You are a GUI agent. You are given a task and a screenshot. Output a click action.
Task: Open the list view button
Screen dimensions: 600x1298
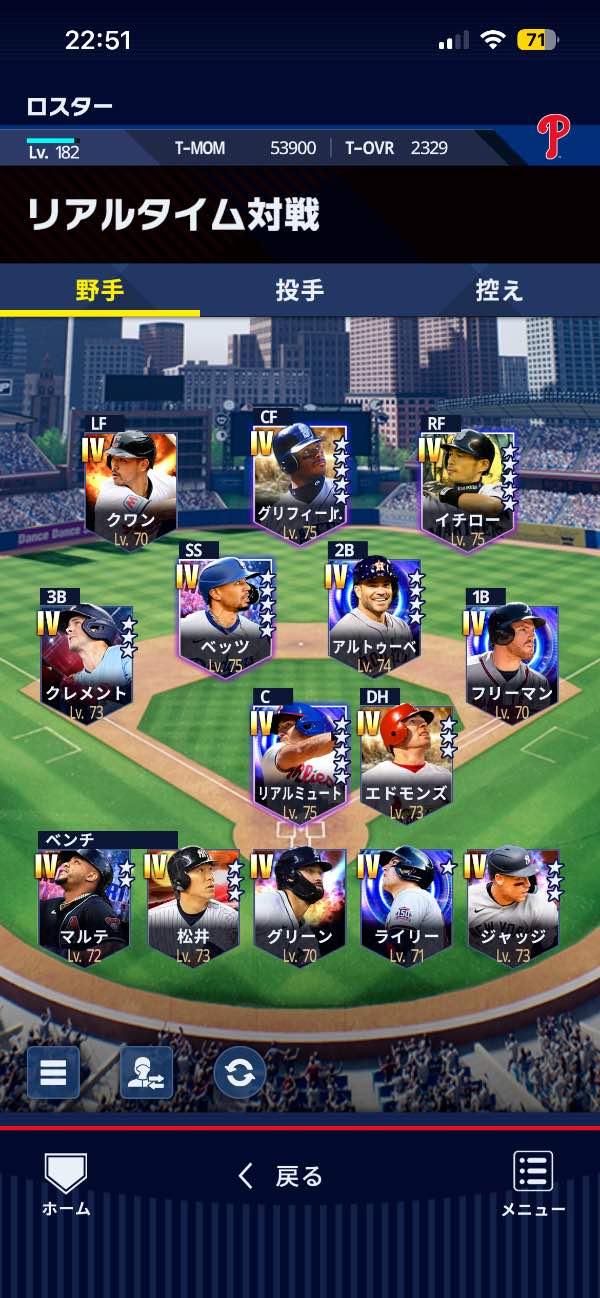click(x=53, y=1073)
